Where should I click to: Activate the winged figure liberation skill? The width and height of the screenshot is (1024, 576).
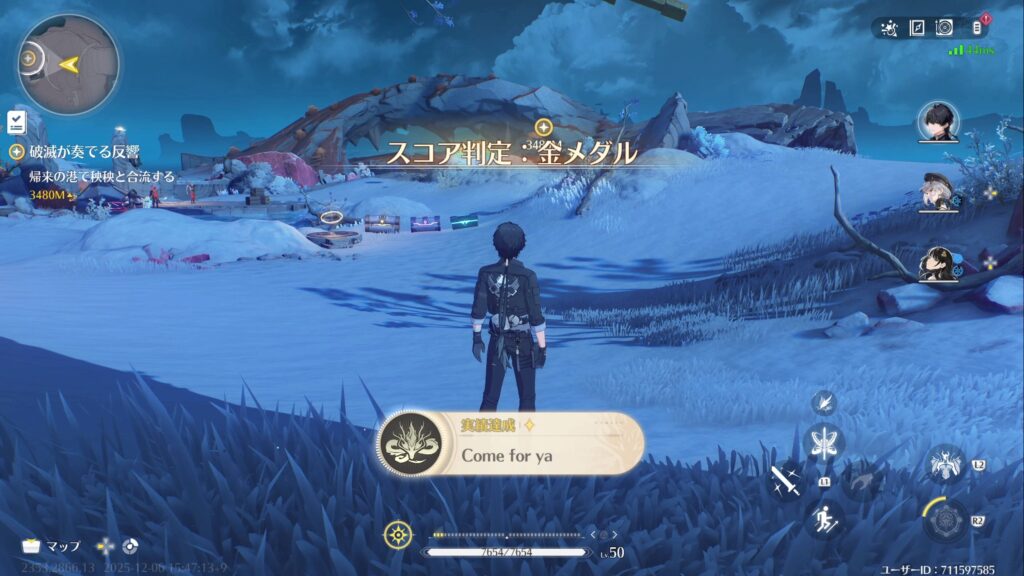(x=944, y=464)
